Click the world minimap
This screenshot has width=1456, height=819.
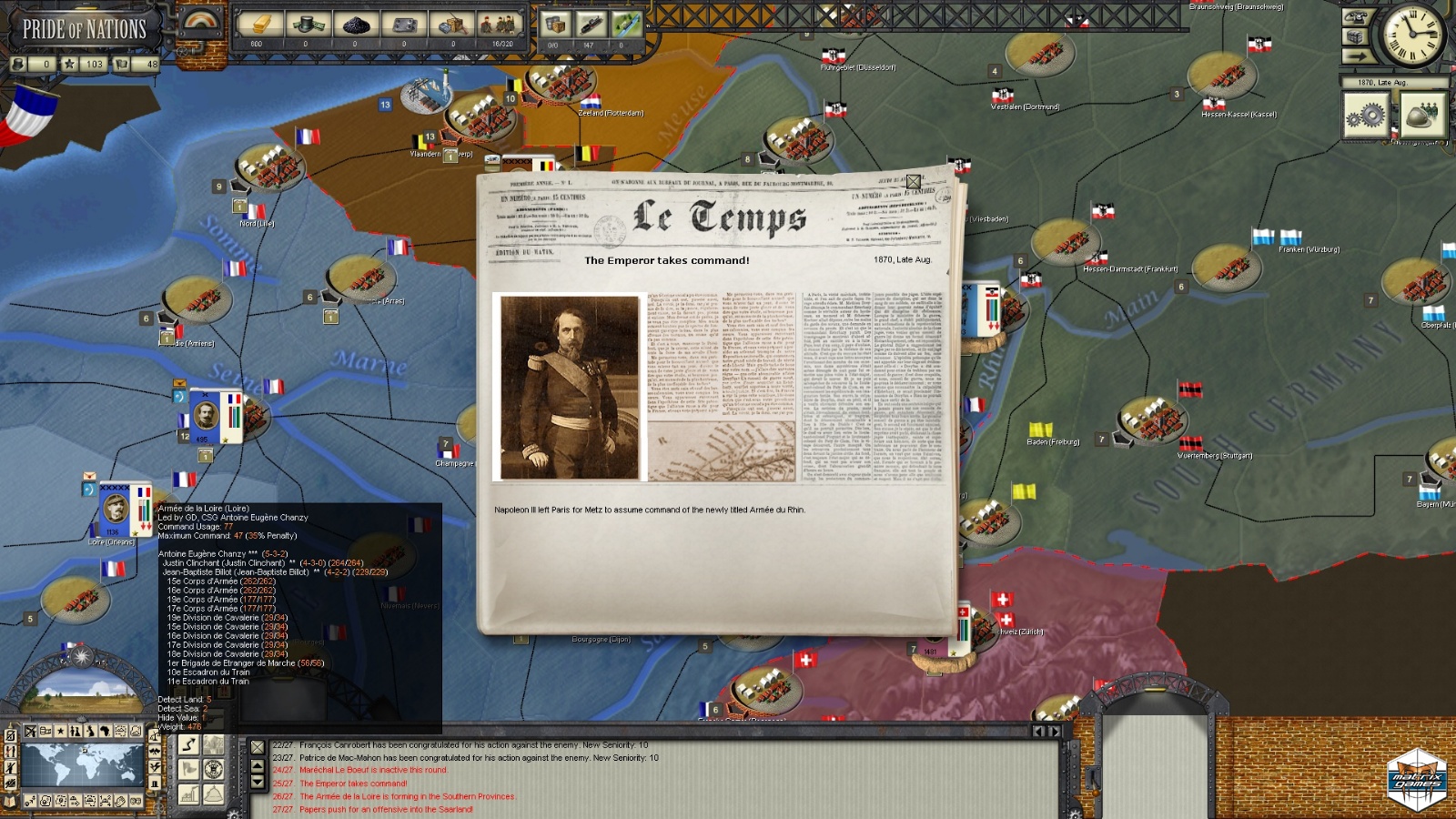pyautogui.click(x=82, y=765)
